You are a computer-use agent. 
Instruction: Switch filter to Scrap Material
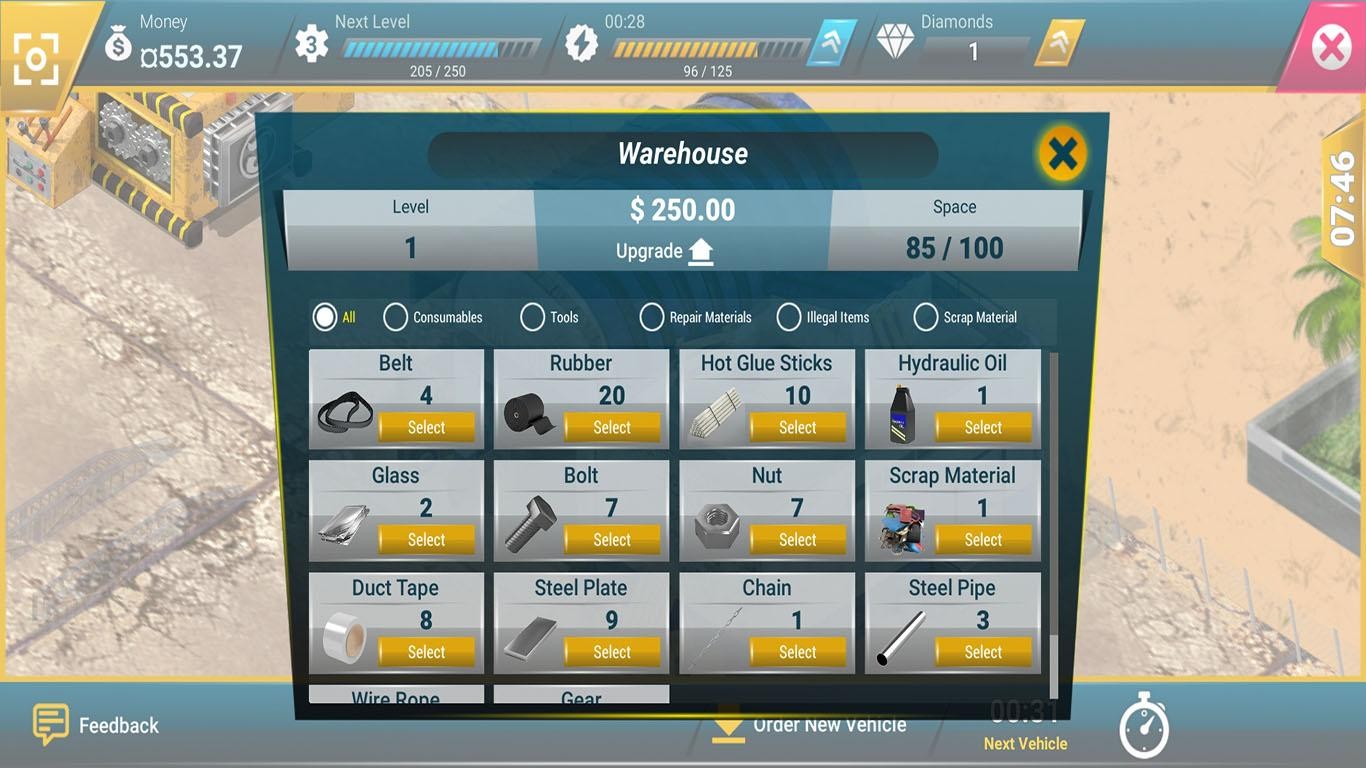(x=926, y=317)
